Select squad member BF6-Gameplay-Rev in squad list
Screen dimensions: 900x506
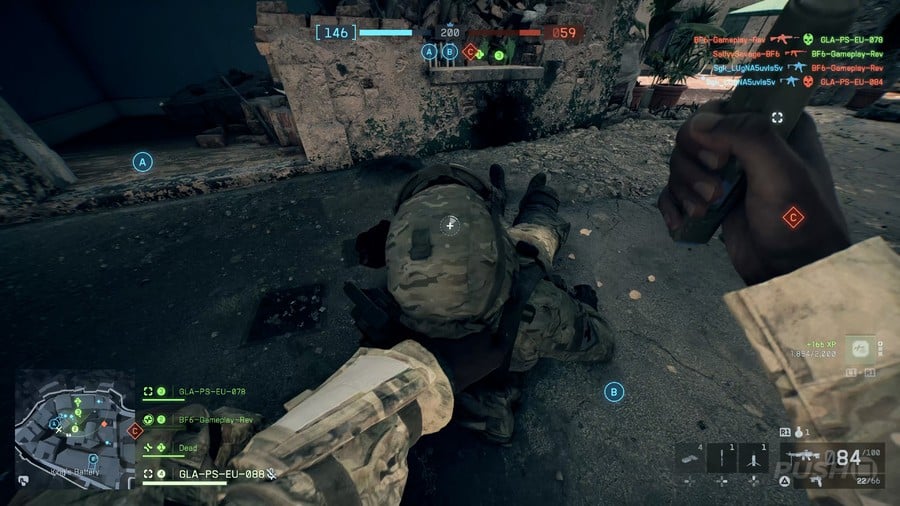(214, 420)
